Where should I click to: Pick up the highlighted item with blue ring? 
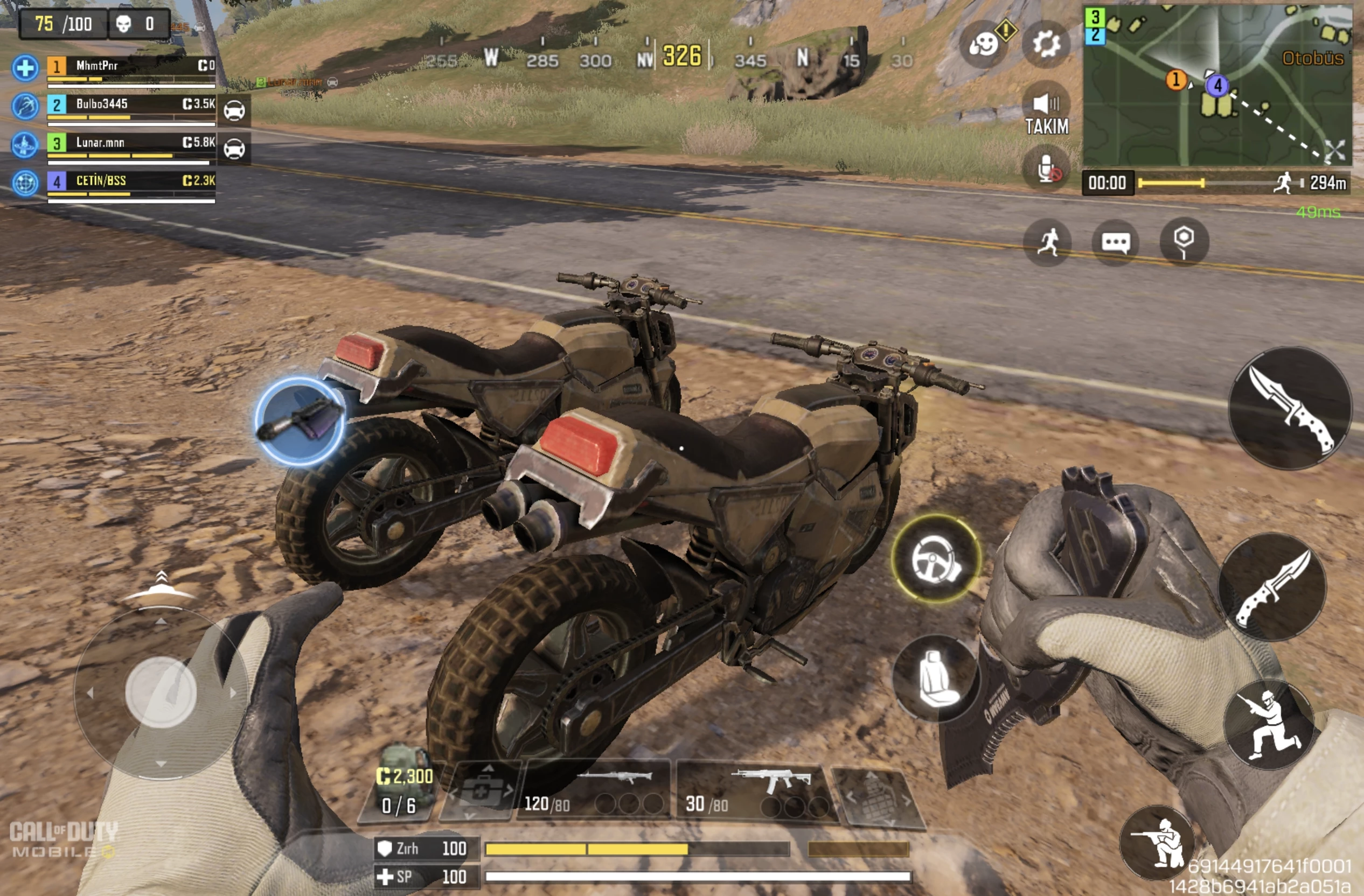(299, 421)
